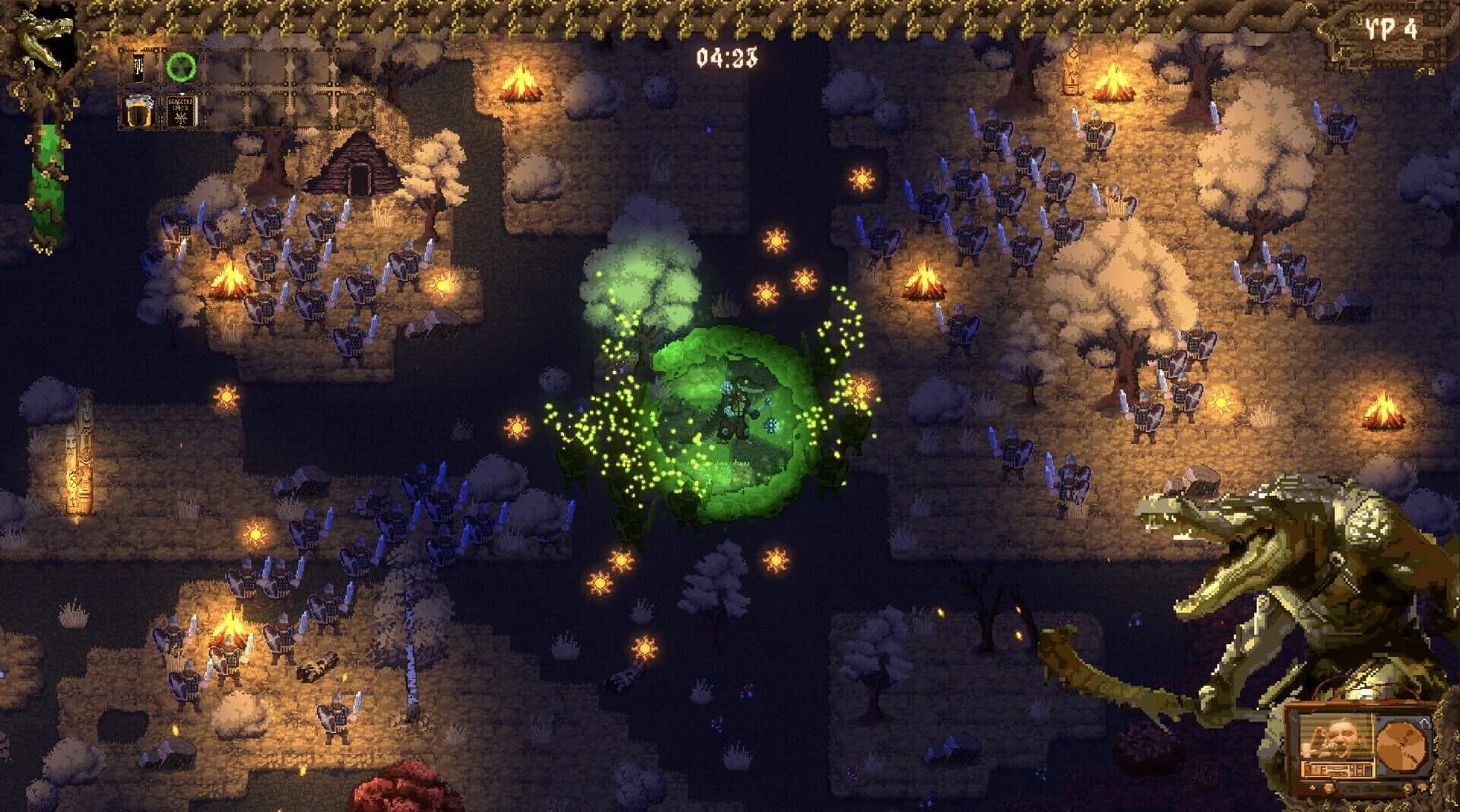Screen dimensions: 1460x812
Task: Select the beer mug item slot
Action: click(x=139, y=113)
